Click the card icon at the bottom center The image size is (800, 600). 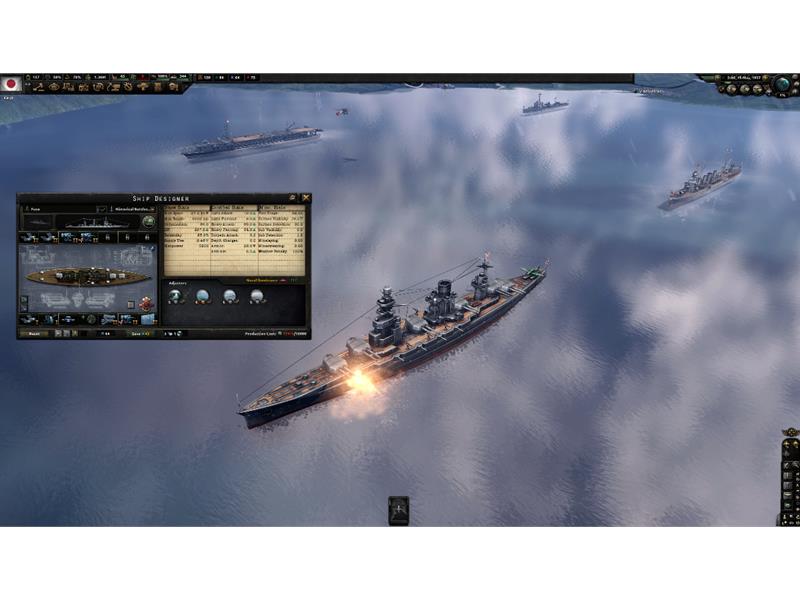pos(398,509)
